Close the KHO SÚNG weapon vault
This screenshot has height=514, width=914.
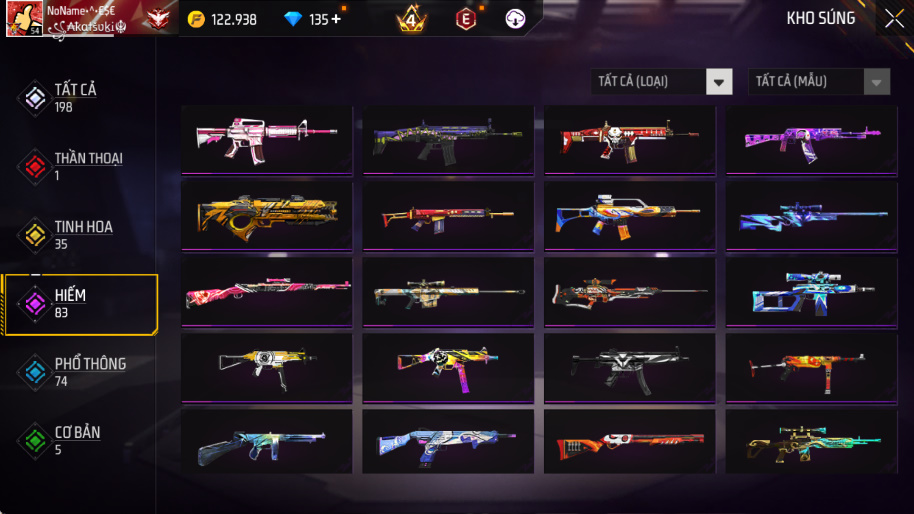pyautogui.click(x=893, y=18)
